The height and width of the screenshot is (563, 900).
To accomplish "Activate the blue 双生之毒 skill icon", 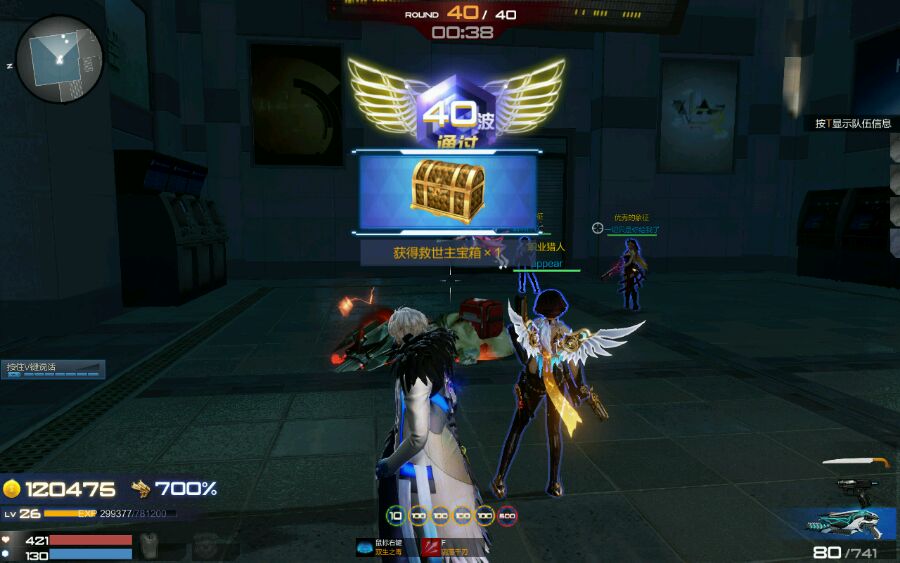I will click(366, 547).
